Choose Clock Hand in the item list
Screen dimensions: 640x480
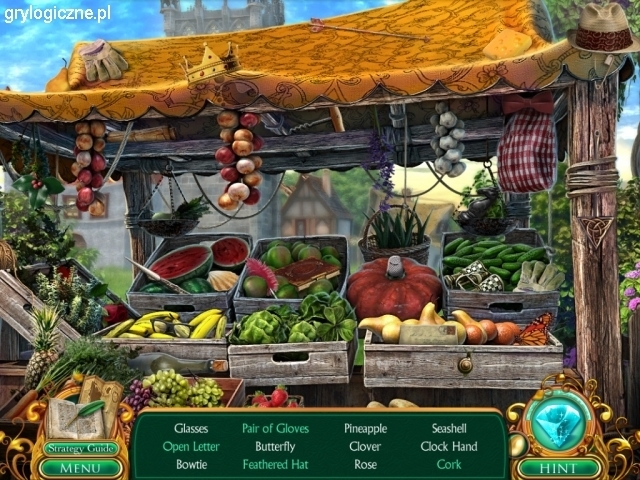[x=449, y=446]
